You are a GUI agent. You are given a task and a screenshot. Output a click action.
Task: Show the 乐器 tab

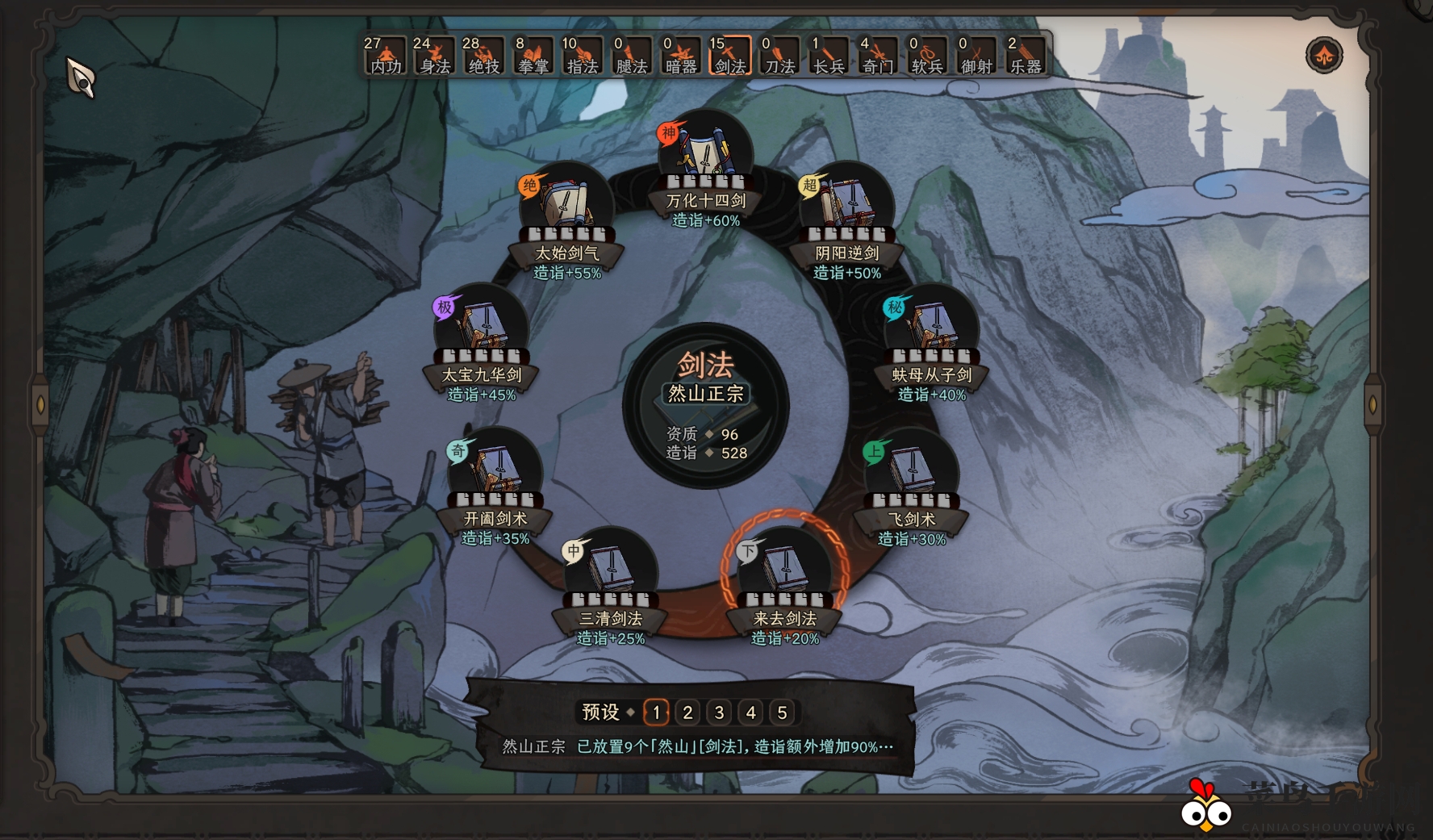(x=1026, y=56)
